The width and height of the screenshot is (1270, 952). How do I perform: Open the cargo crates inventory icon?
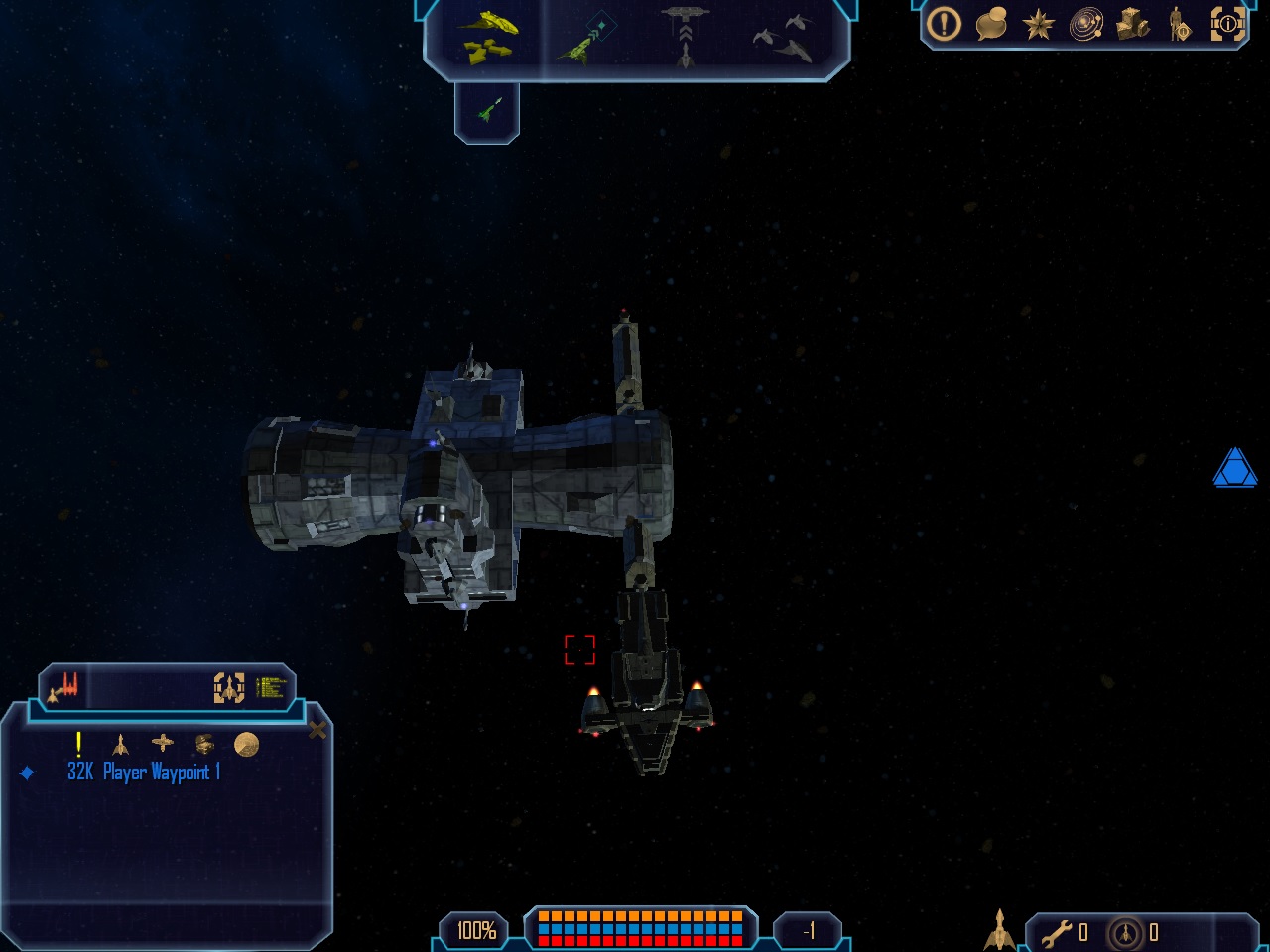pyautogui.click(x=1132, y=24)
